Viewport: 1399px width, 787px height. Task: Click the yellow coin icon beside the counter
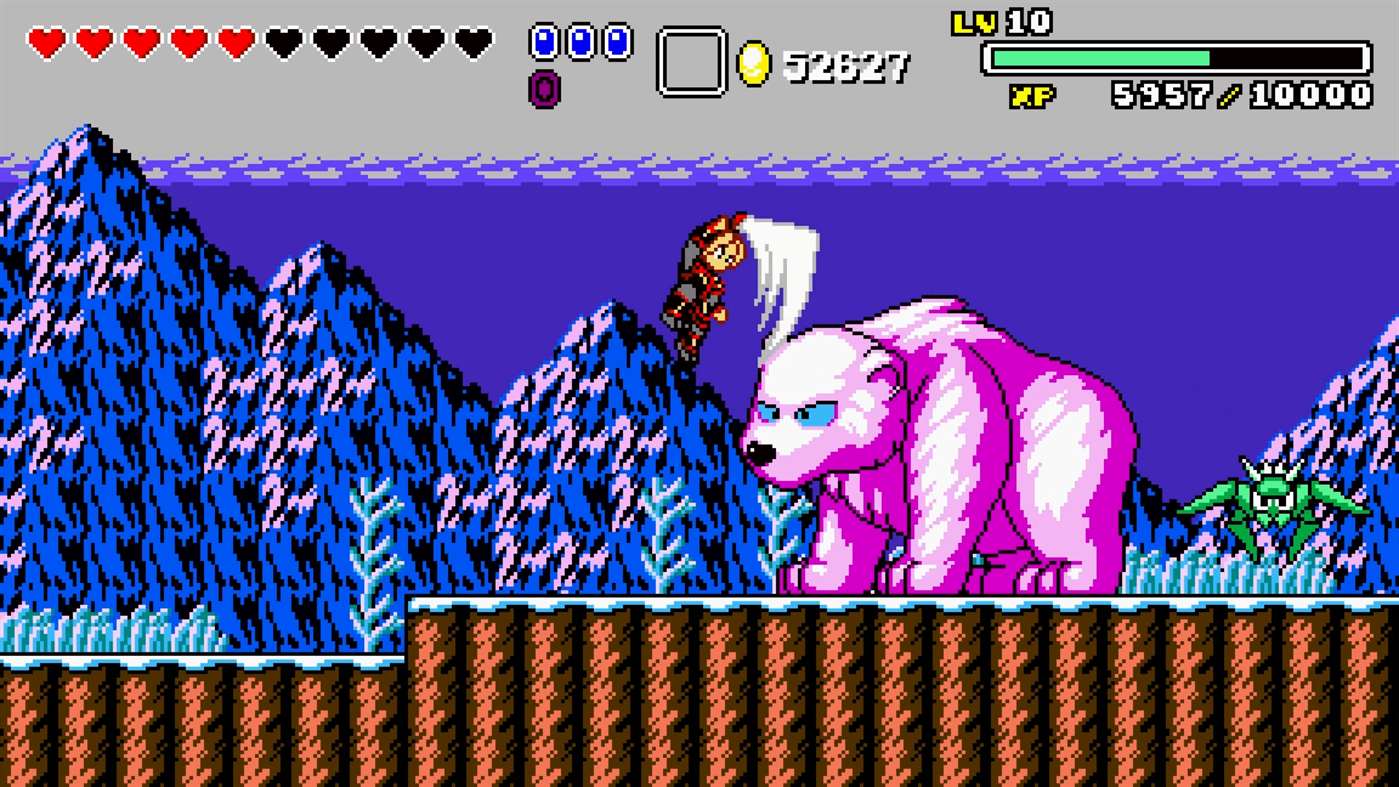[755, 61]
